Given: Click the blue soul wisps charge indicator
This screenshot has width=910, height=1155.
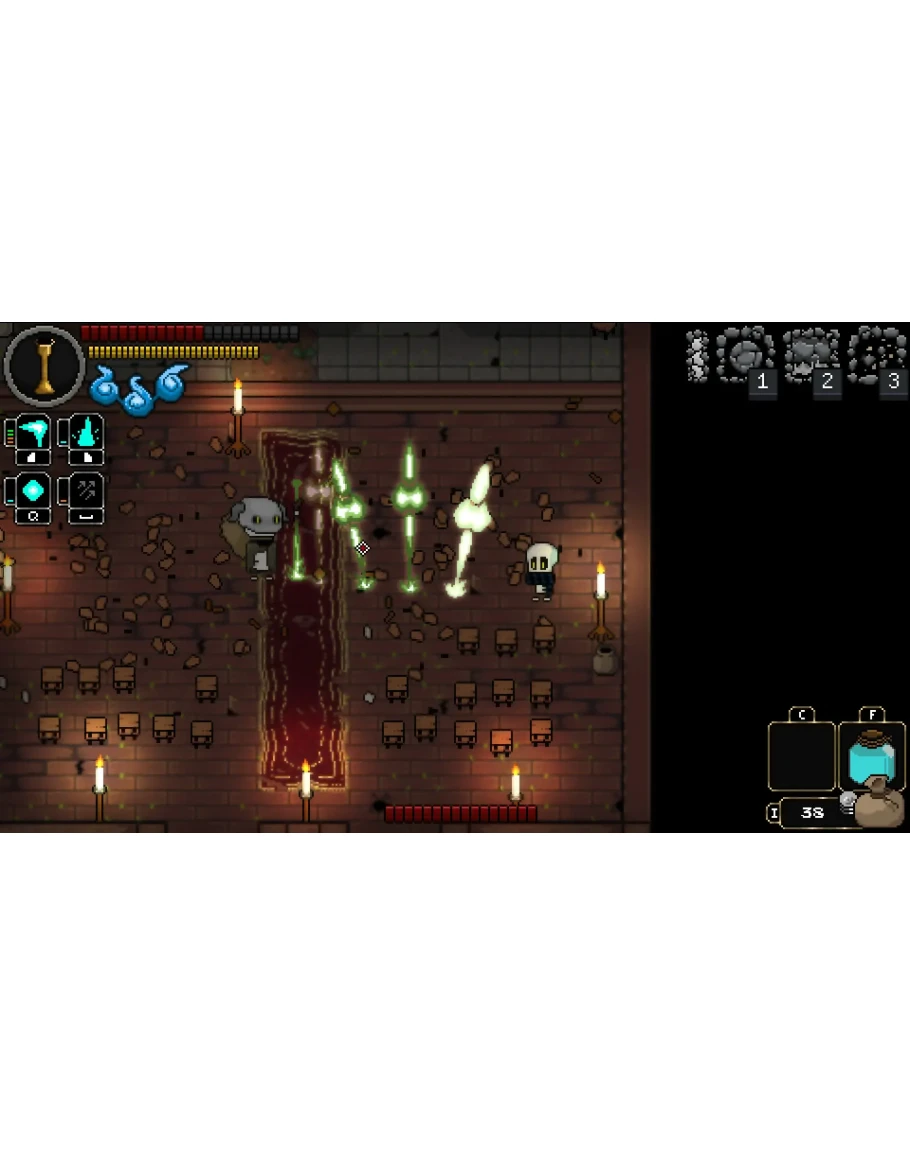Looking at the screenshot, I should click(x=140, y=388).
